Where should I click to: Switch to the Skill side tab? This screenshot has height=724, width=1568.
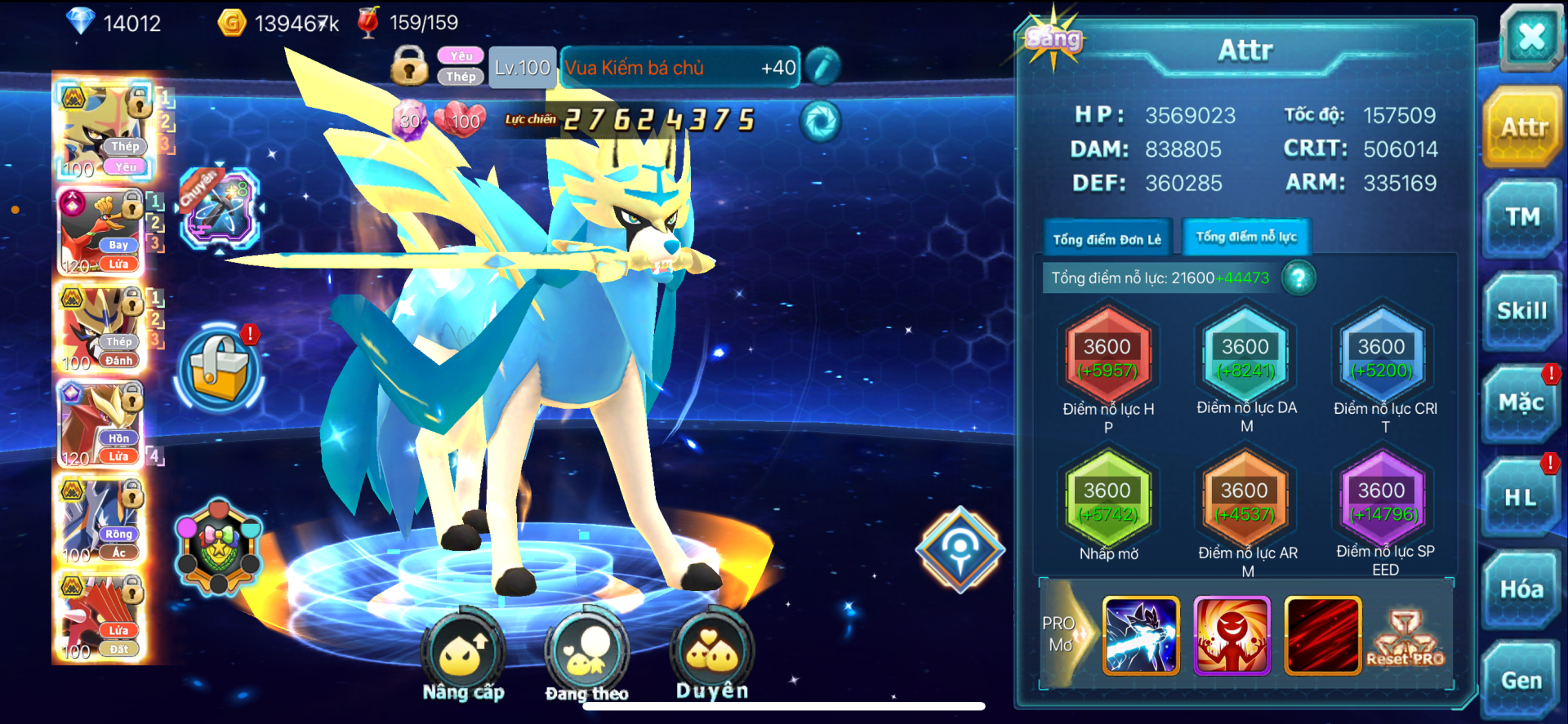1522,311
